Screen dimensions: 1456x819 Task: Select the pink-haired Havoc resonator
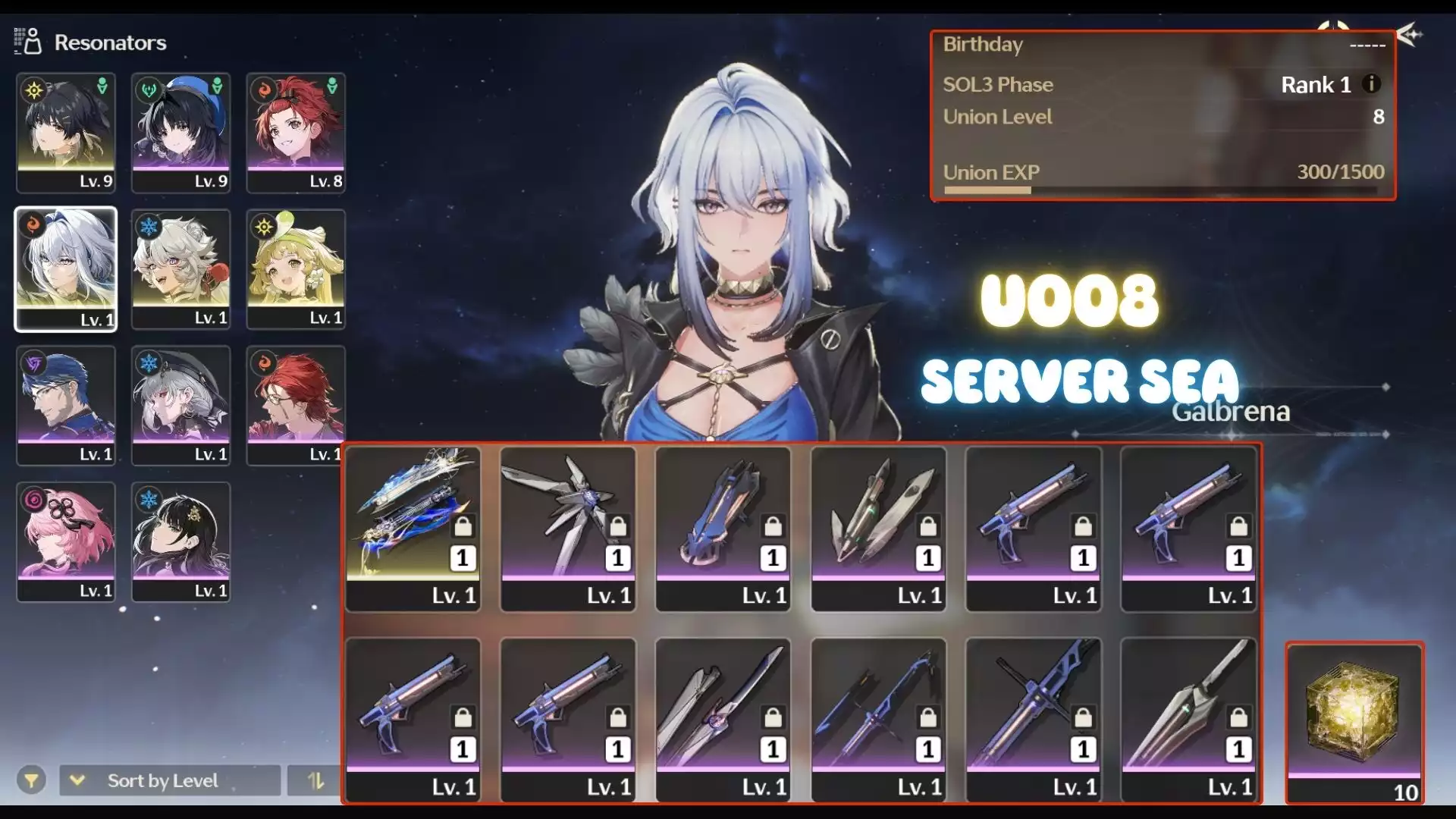(66, 542)
